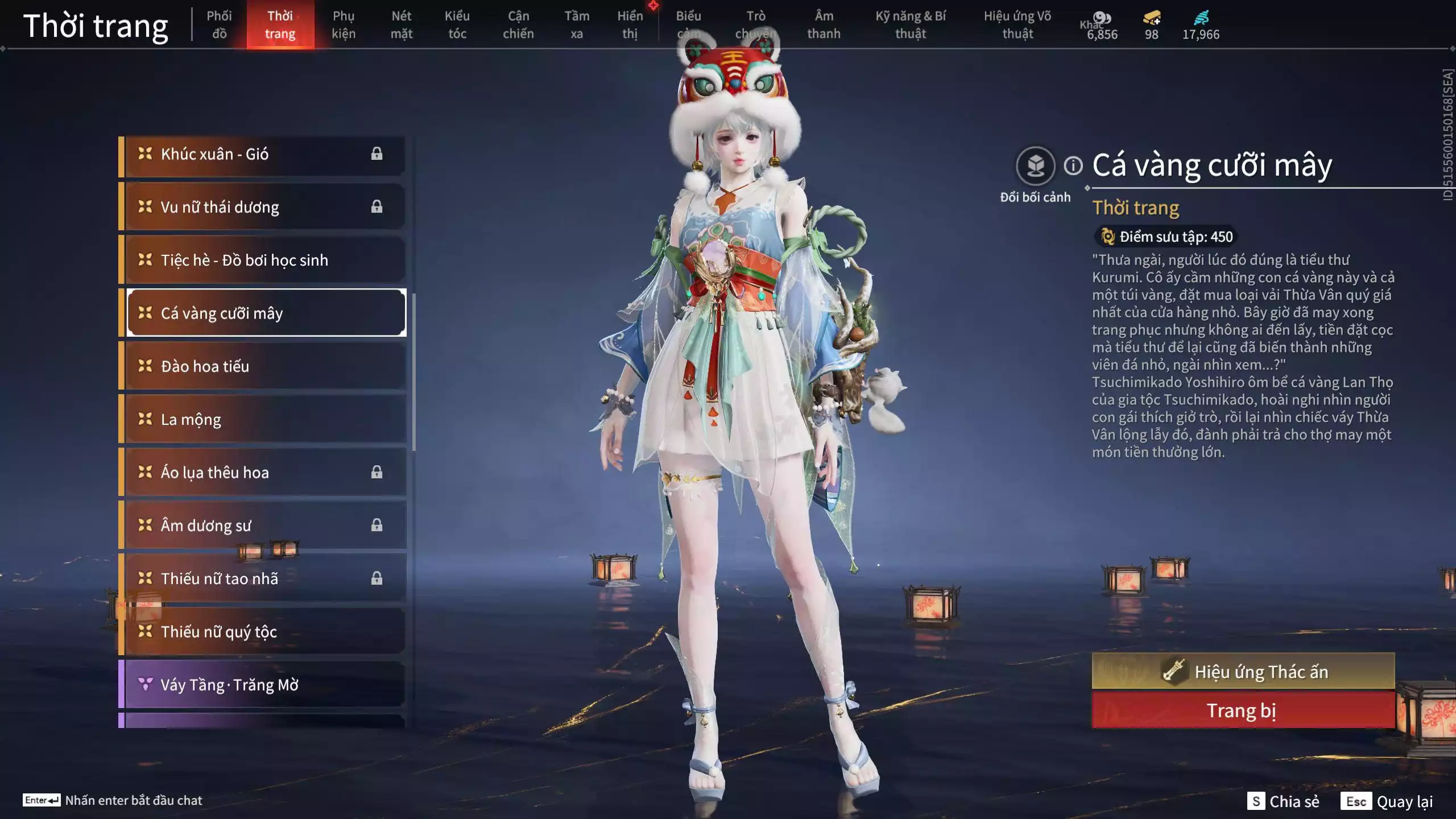Expand the Hiển thị menu with the red notification

tap(630, 24)
